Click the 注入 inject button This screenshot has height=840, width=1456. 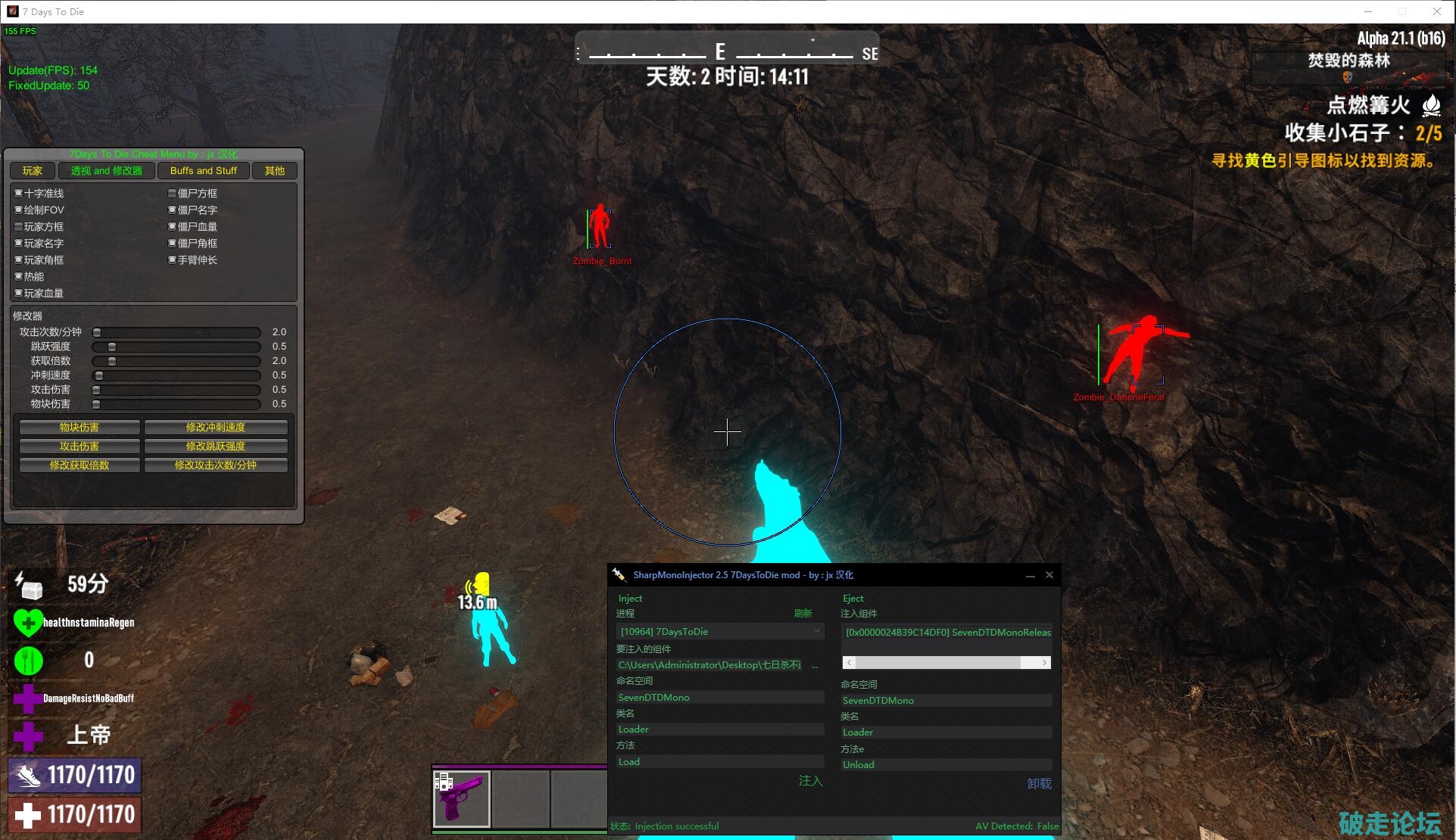(x=810, y=781)
